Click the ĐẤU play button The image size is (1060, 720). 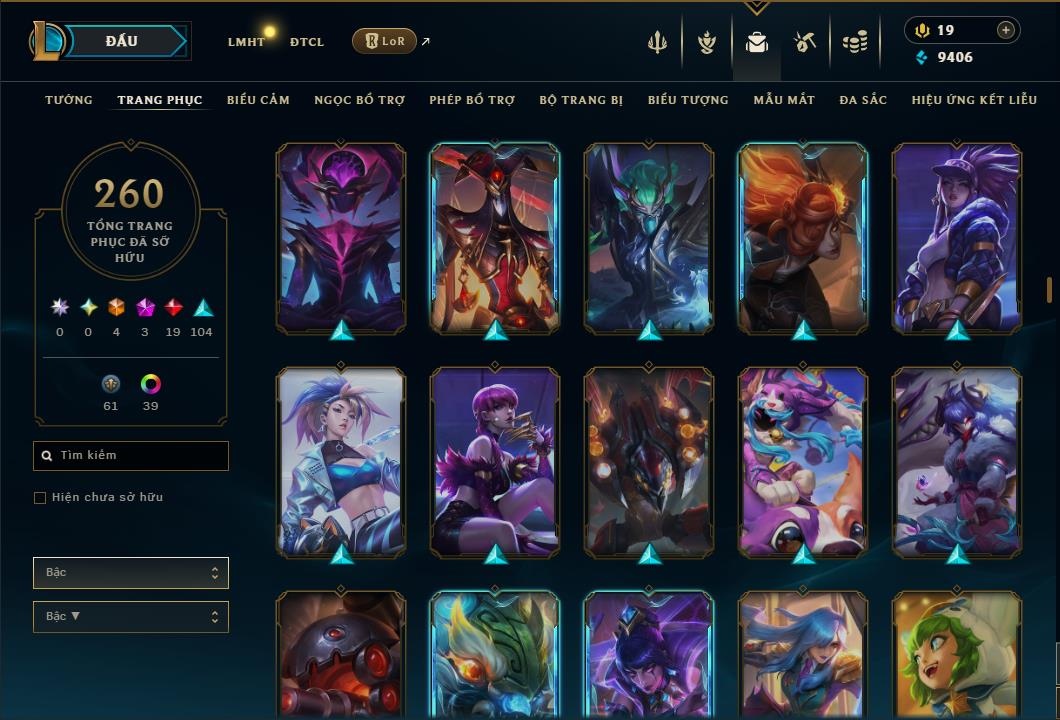pos(122,41)
